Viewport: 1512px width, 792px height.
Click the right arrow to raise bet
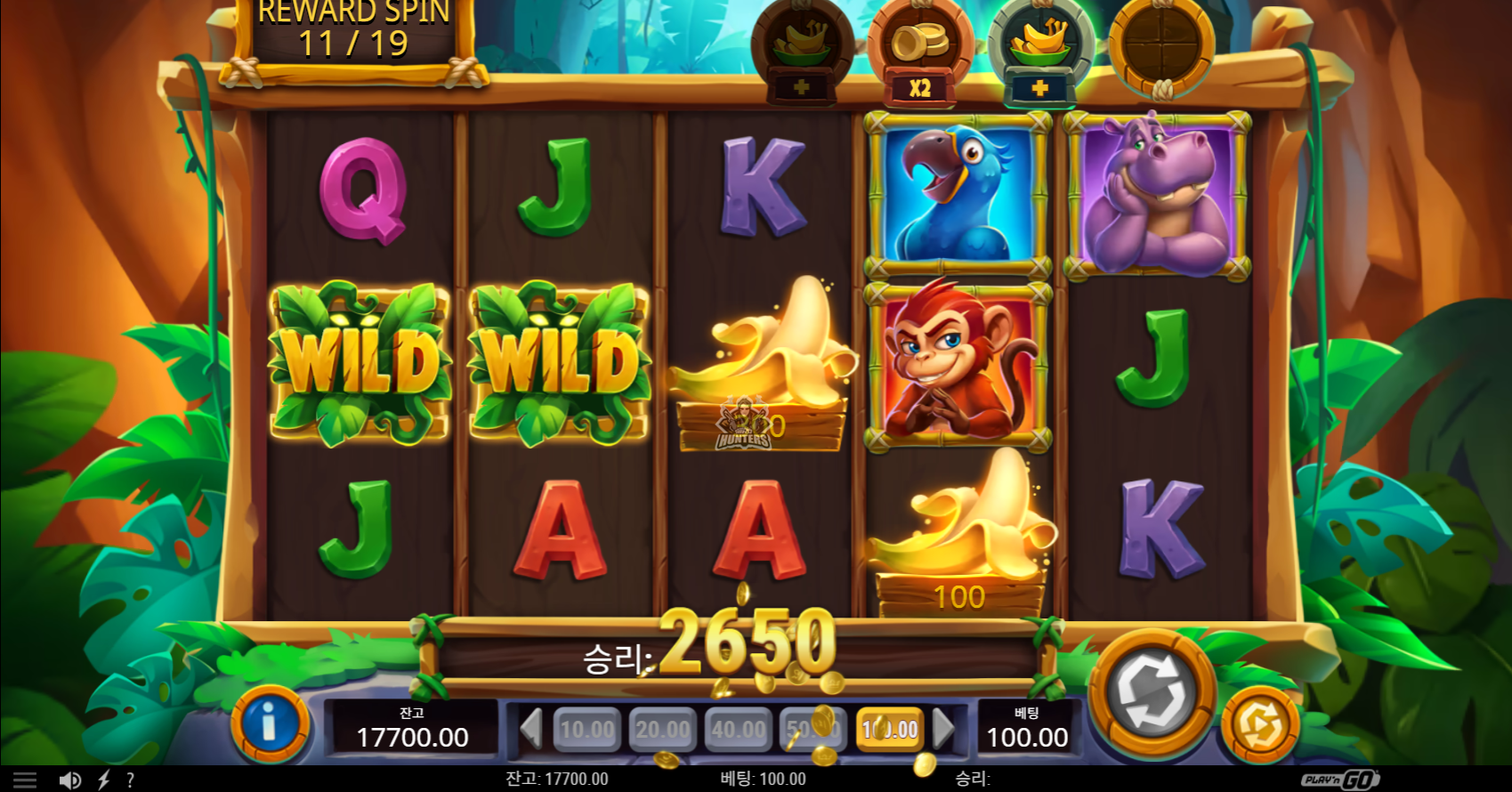pos(943,729)
